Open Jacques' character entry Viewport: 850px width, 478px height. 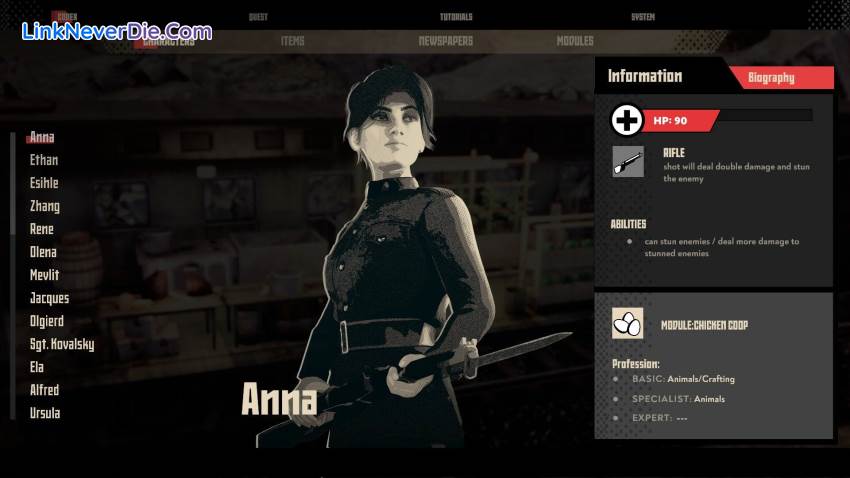tap(50, 298)
